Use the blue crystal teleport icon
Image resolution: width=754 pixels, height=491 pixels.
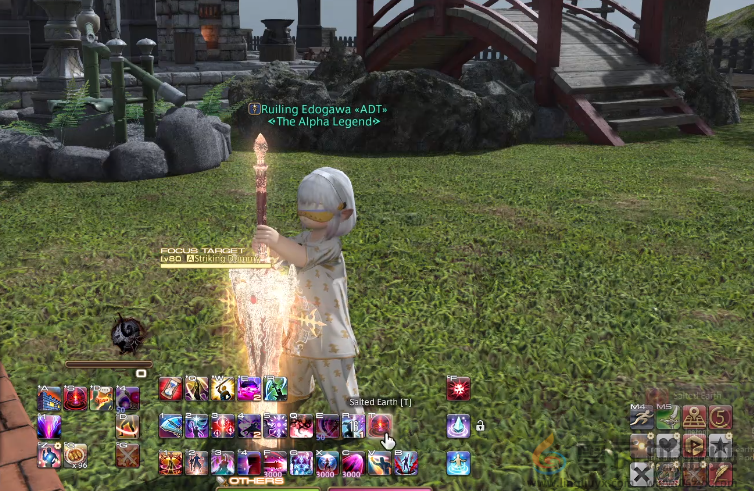pos(458,426)
